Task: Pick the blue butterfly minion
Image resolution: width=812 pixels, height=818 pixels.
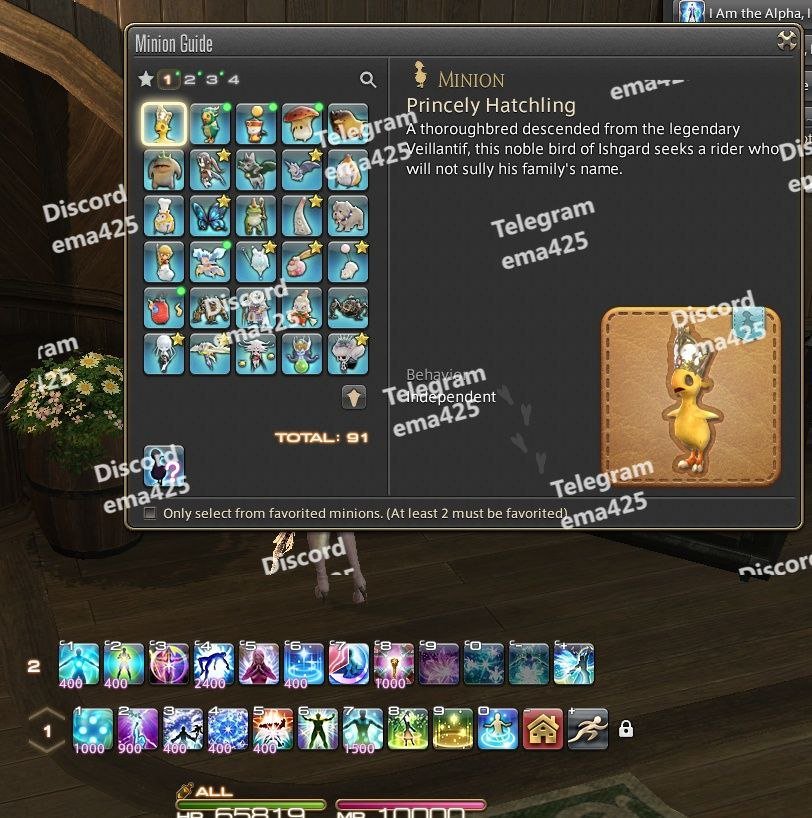Action: pyautogui.click(x=210, y=215)
